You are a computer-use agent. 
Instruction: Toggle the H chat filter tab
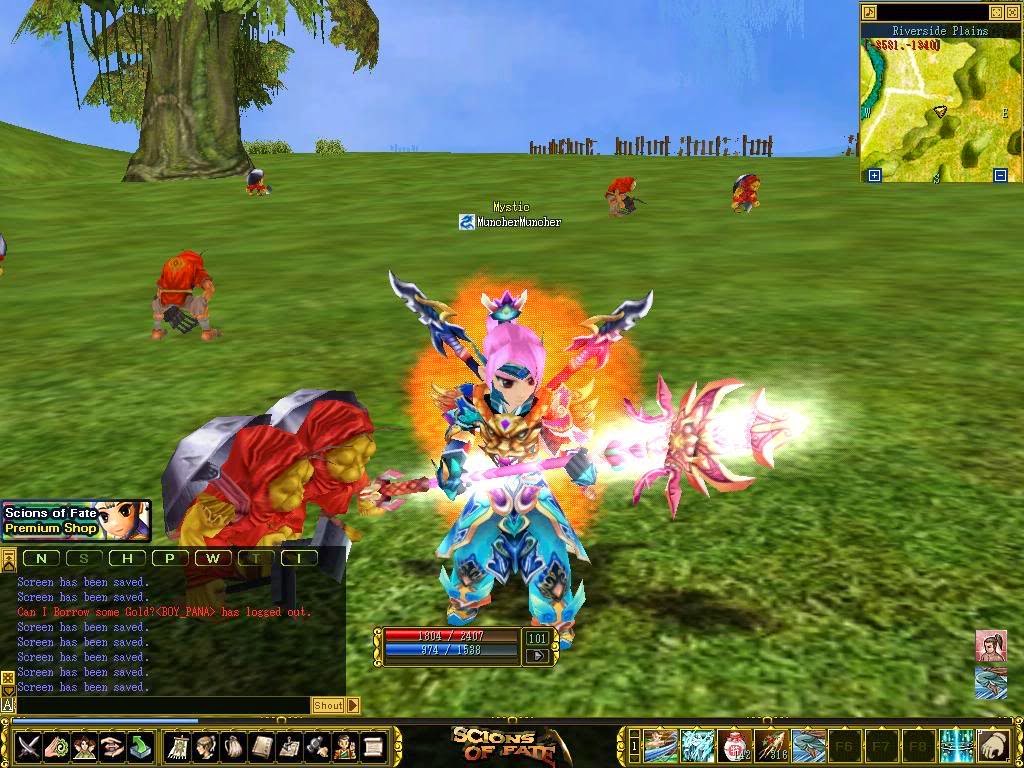[127, 558]
